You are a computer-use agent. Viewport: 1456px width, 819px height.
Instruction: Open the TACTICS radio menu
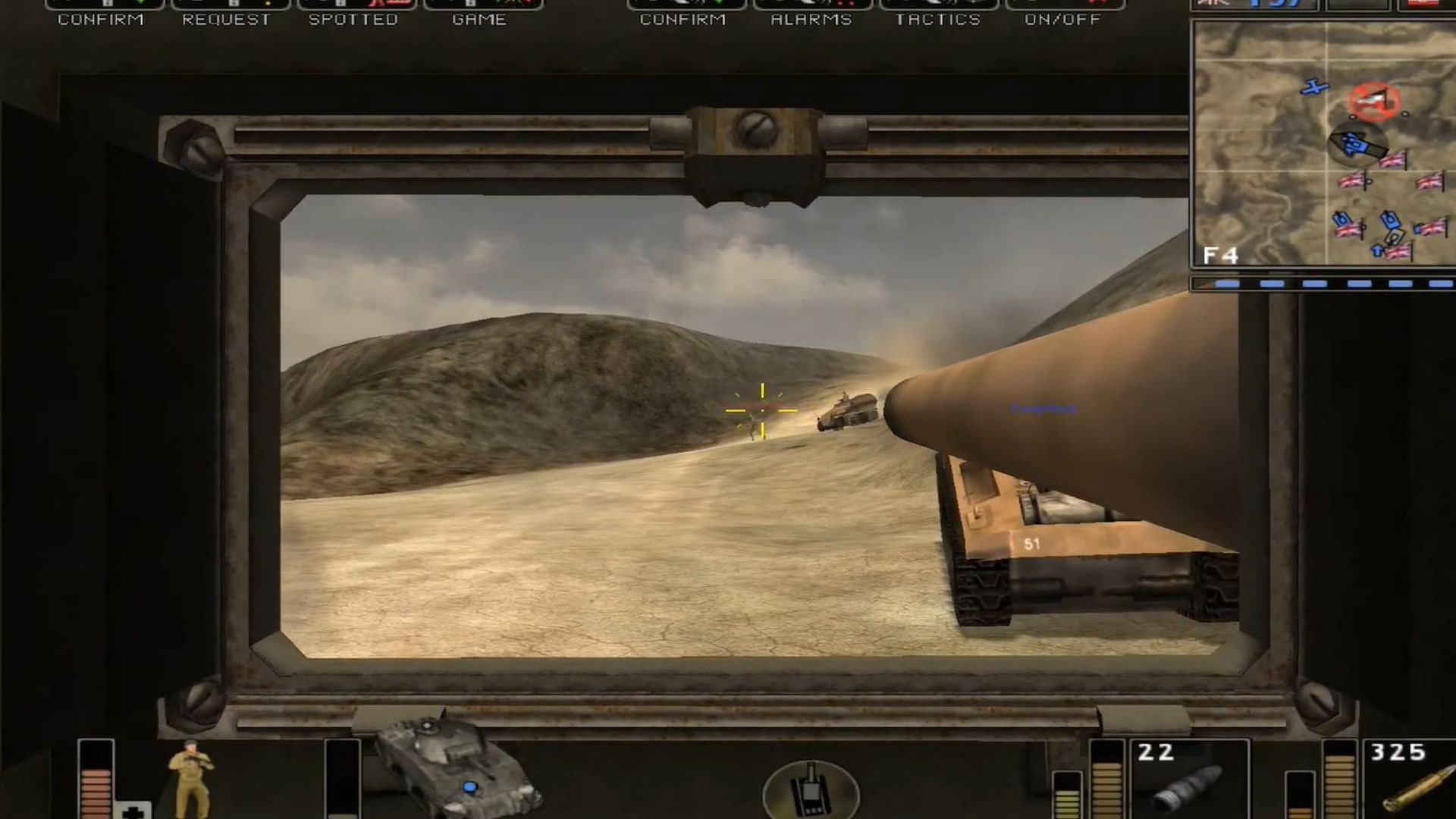[x=938, y=20]
